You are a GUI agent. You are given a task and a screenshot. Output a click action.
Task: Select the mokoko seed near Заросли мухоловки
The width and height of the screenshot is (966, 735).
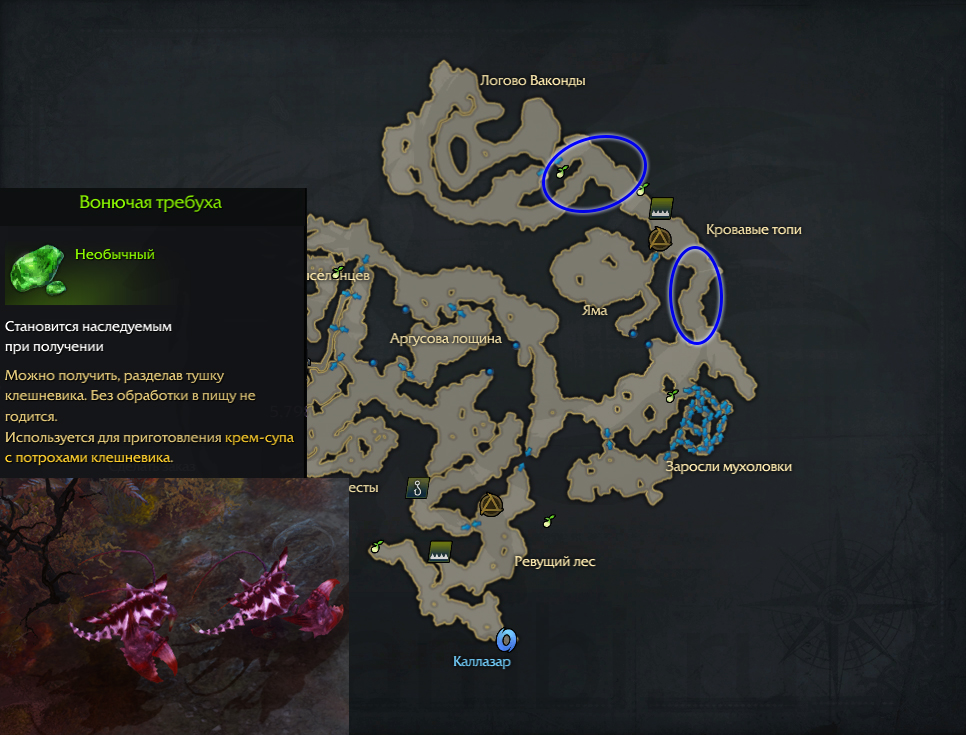[672, 396]
